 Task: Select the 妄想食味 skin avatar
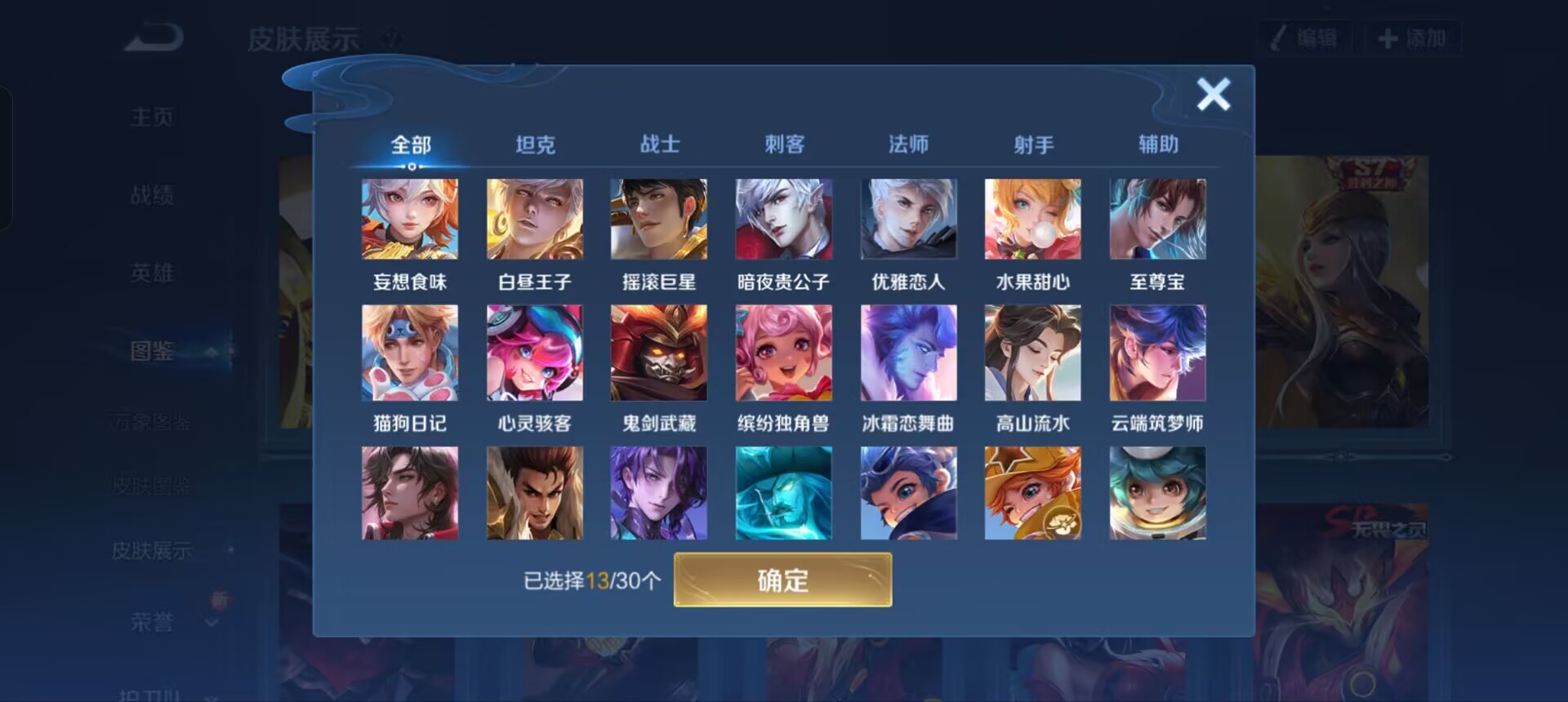click(409, 218)
